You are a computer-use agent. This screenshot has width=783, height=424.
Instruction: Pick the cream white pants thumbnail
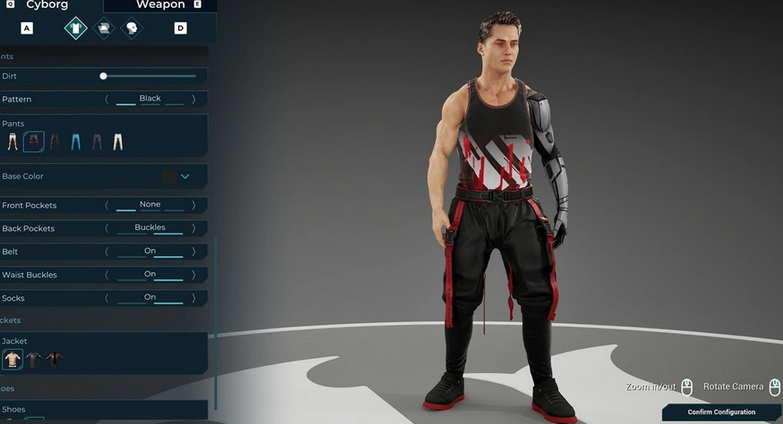coord(118,142)
